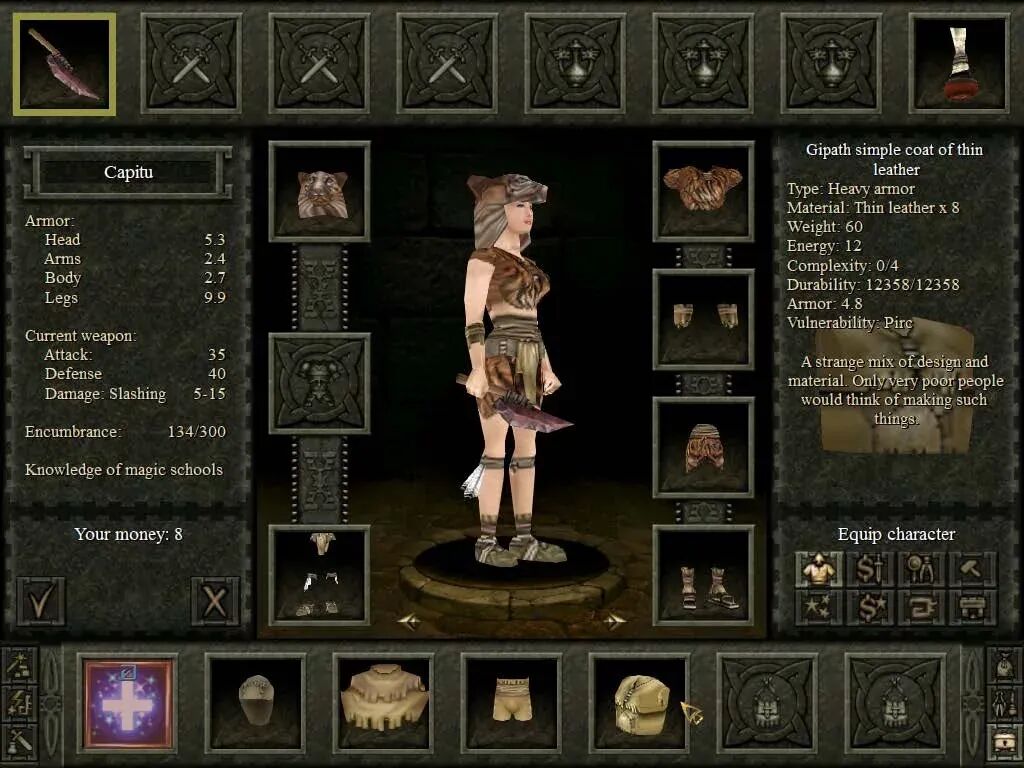Rotate the character right with arrow
Screen dimensions: 1024x768
pos(614,621)
